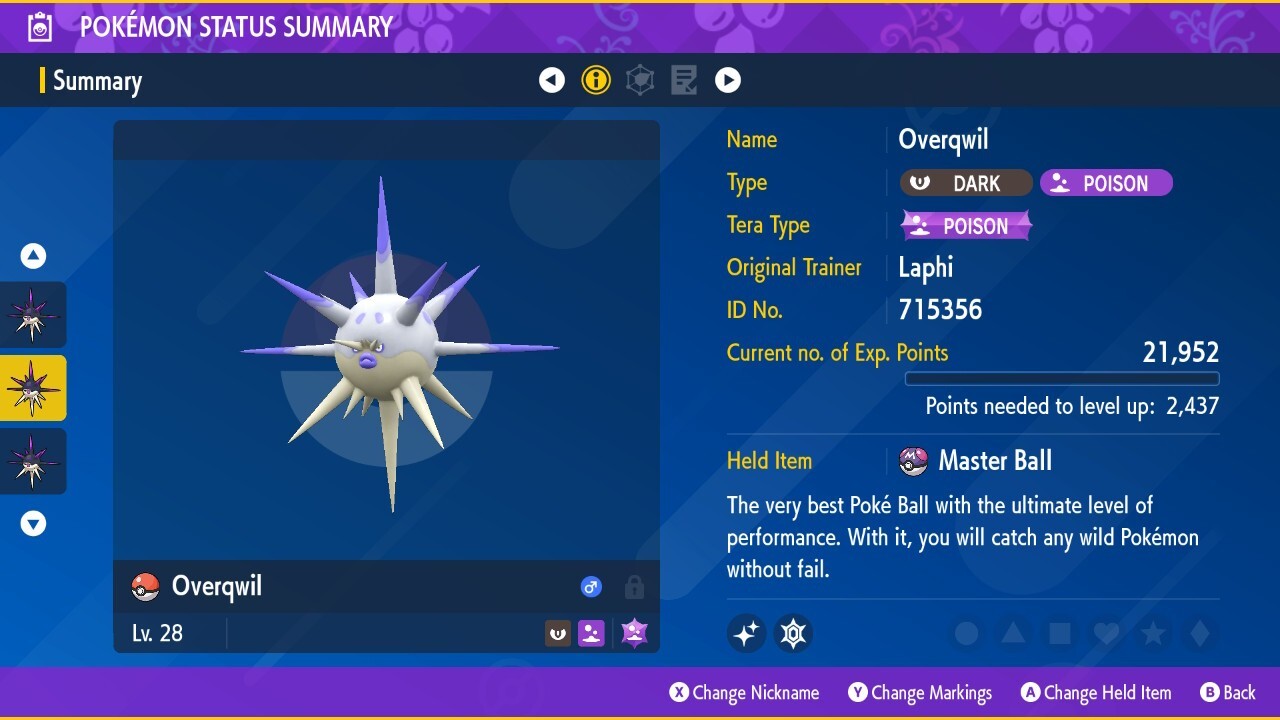Select the yellow info summary tab
This screenshot has width=1280, height=720.
tap(596, 80)
